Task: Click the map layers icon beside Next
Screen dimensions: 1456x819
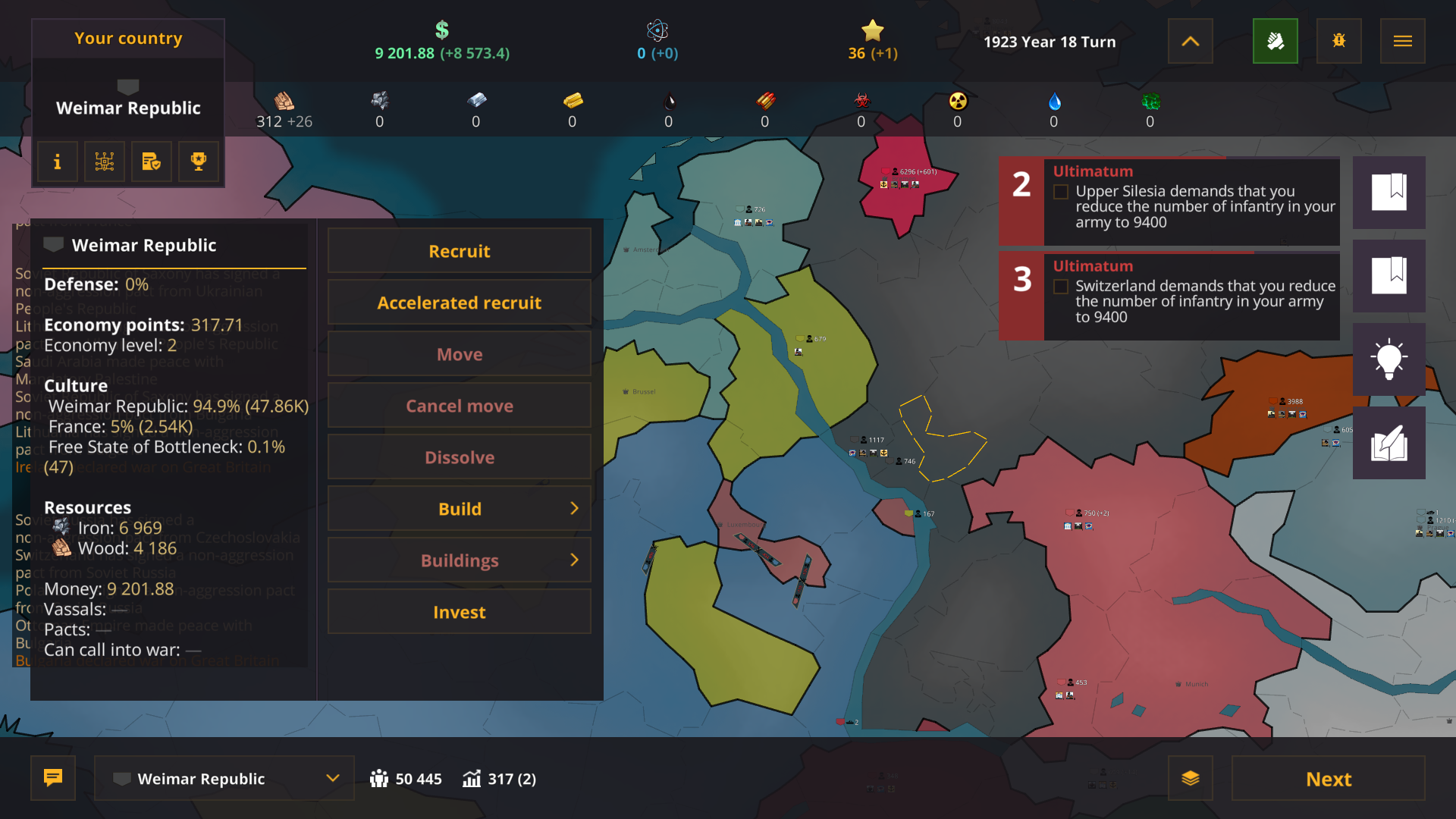Action: pos(1192,778)
